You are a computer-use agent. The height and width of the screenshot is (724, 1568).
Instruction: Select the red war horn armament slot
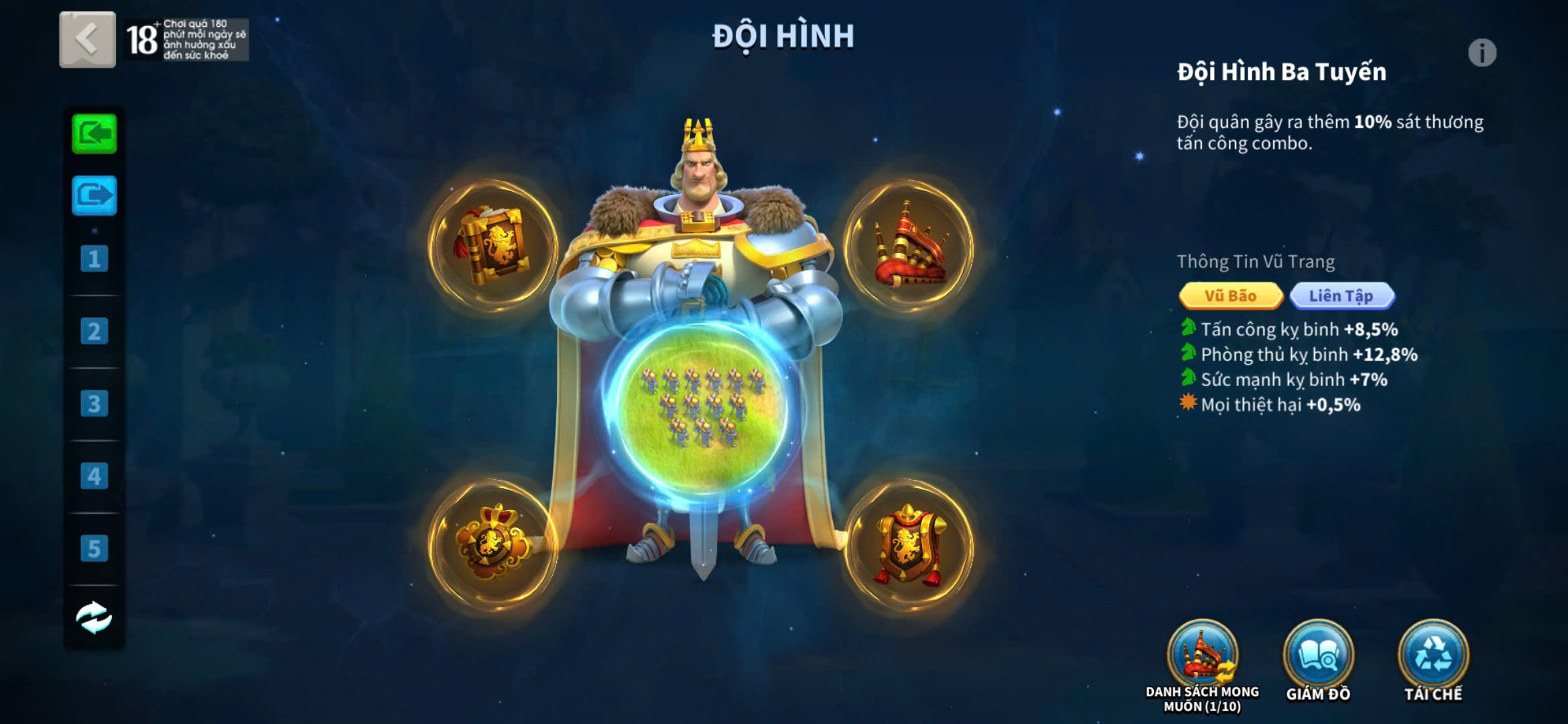coord(909,244)
